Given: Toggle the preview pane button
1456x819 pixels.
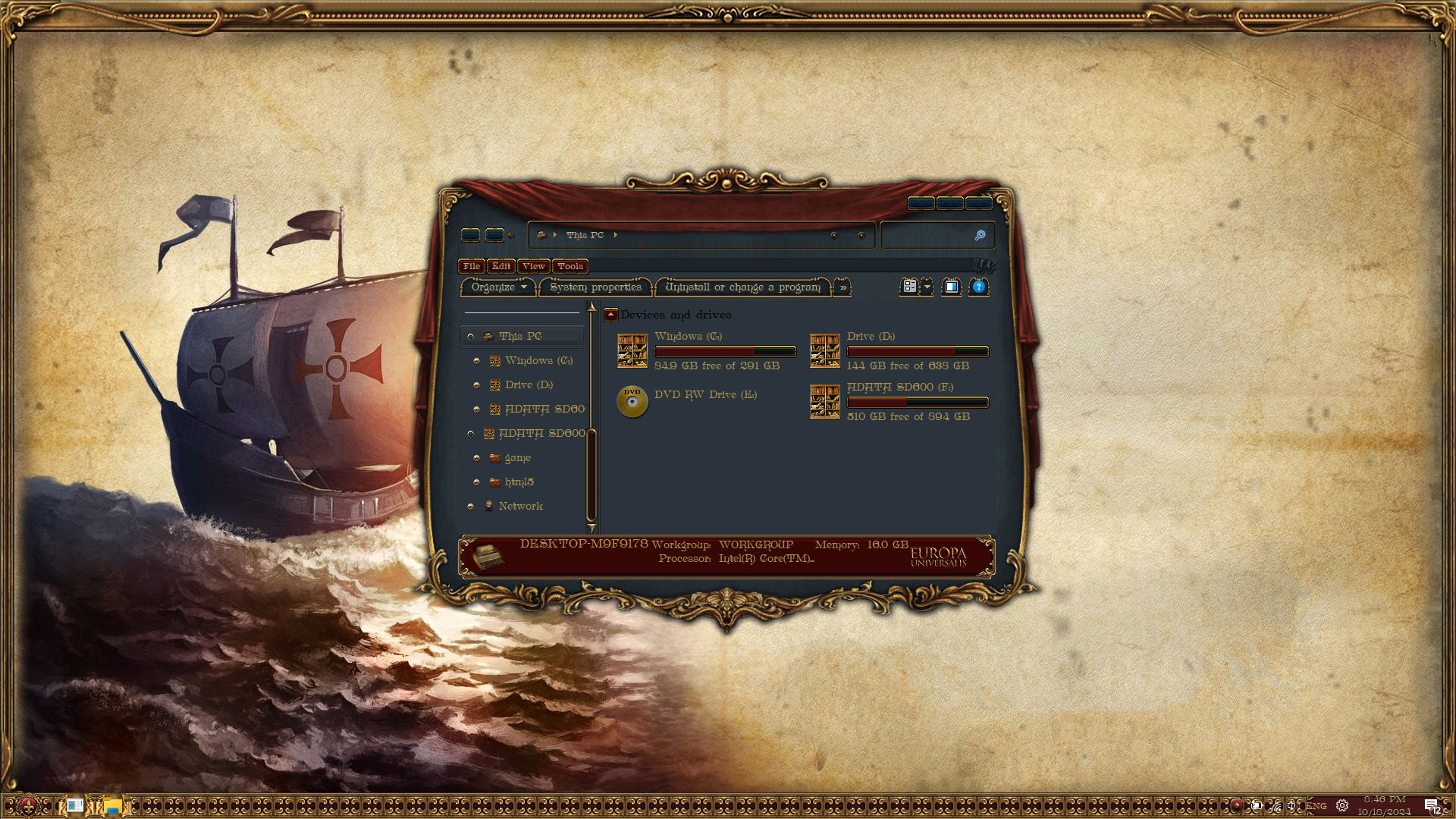Looking at the screenshot, I should point(951,287).
